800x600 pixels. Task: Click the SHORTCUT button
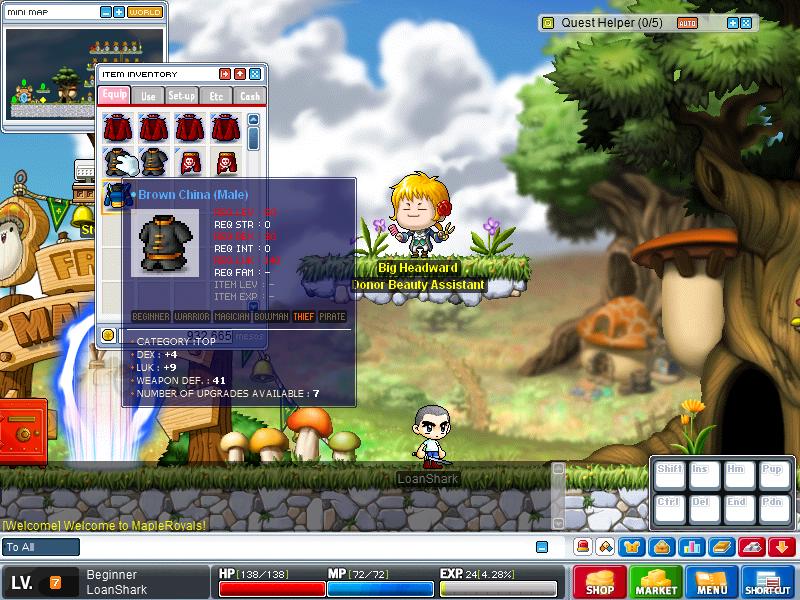768,582
